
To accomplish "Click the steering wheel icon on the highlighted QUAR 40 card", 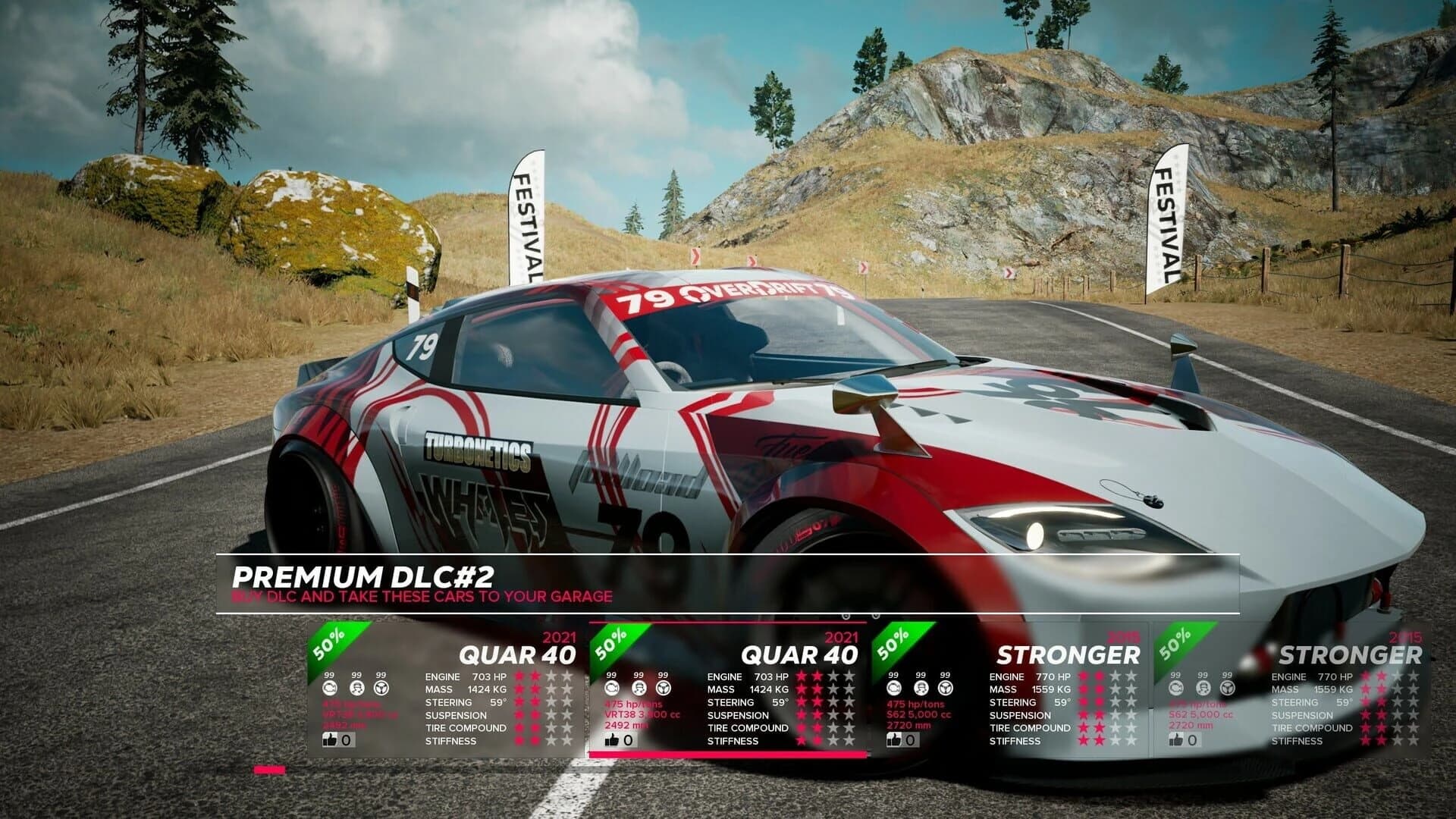I will point(662,689).
